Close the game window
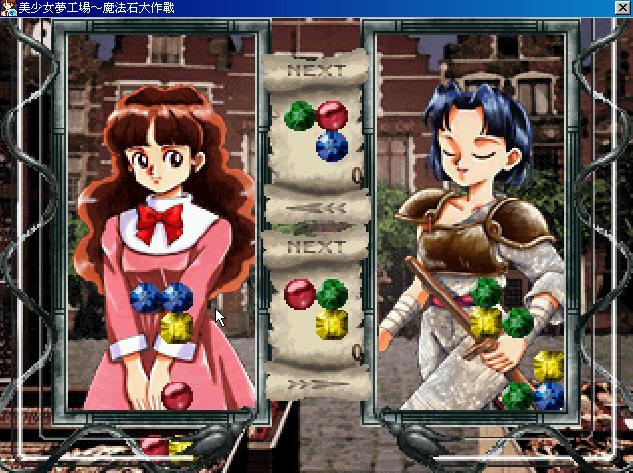The width and height of the screenshot is (633, 473). click(623, 7)
